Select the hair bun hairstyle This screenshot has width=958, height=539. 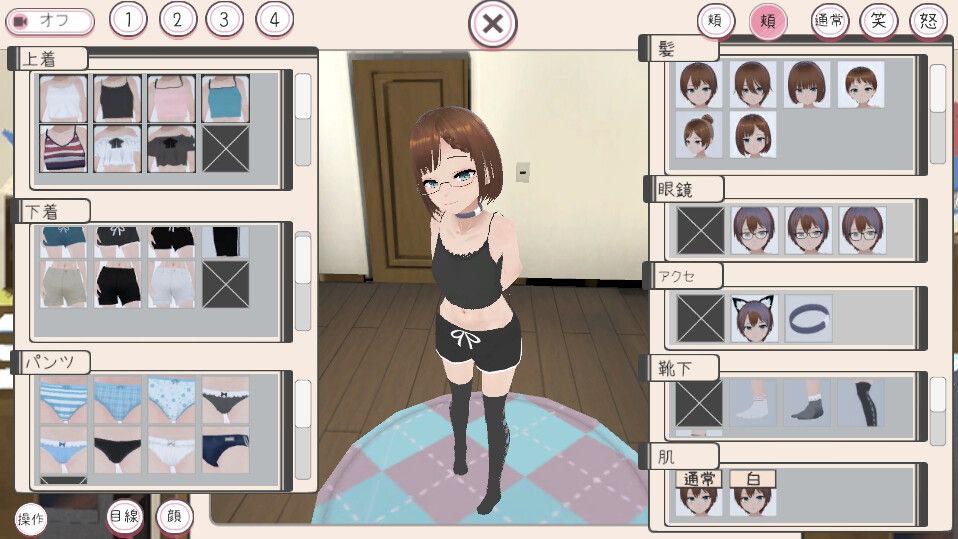pyautogui.click(x=700, y=134)
